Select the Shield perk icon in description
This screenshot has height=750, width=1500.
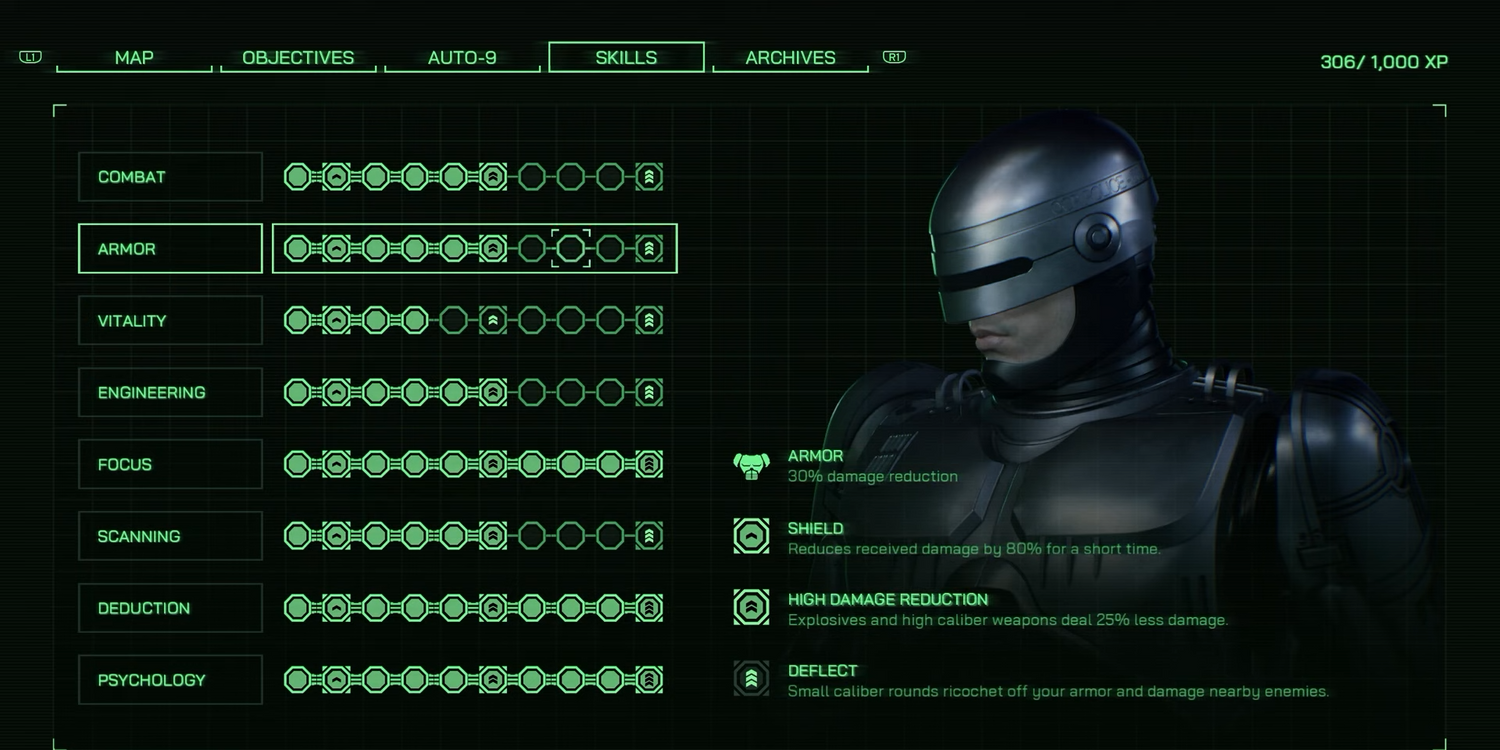point(751,537)
